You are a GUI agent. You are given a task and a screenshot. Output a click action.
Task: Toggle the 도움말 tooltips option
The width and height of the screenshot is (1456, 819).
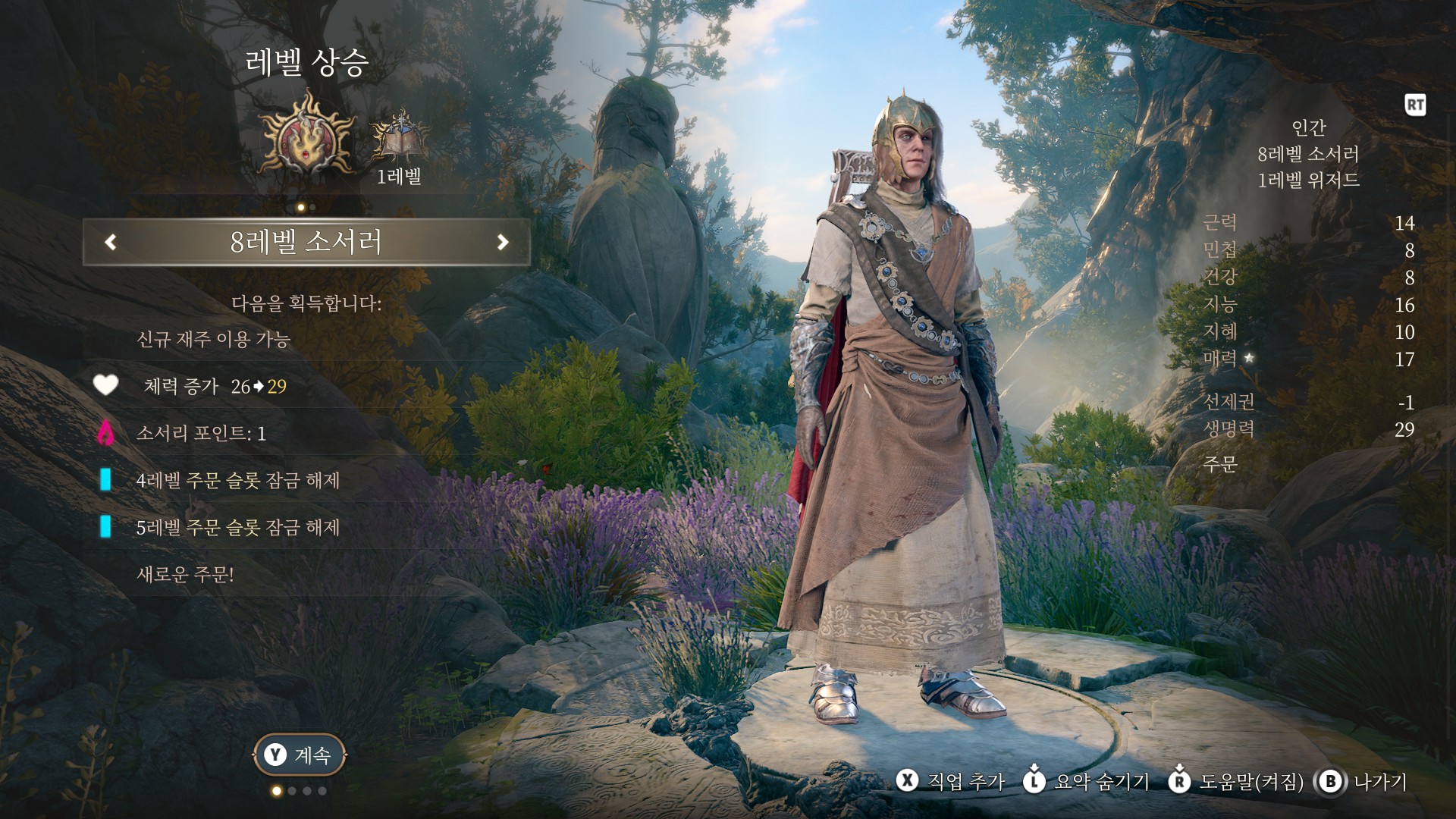tap(1241, 781)
